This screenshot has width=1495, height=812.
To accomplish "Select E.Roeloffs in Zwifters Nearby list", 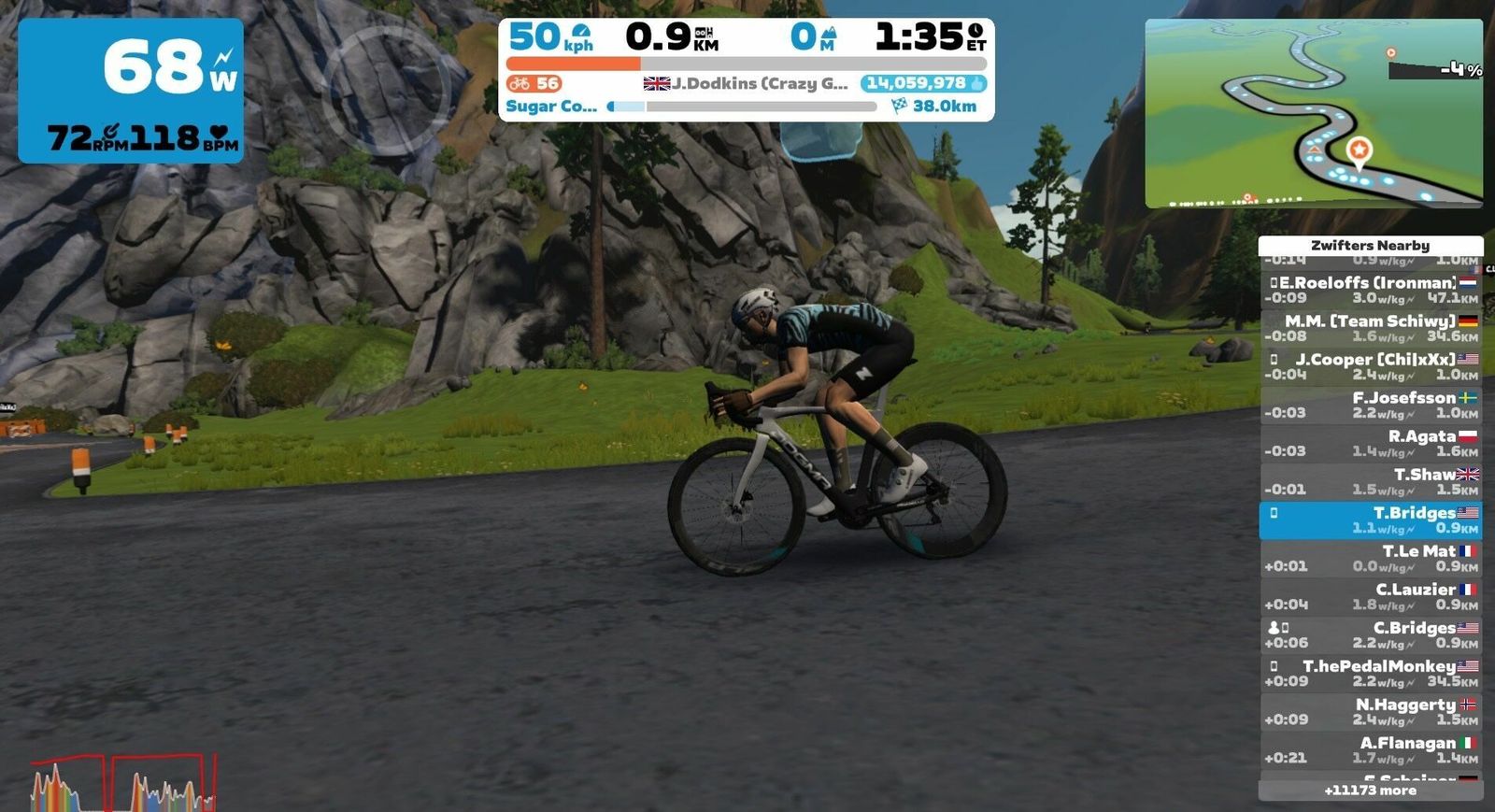I will click(1371, 290).
